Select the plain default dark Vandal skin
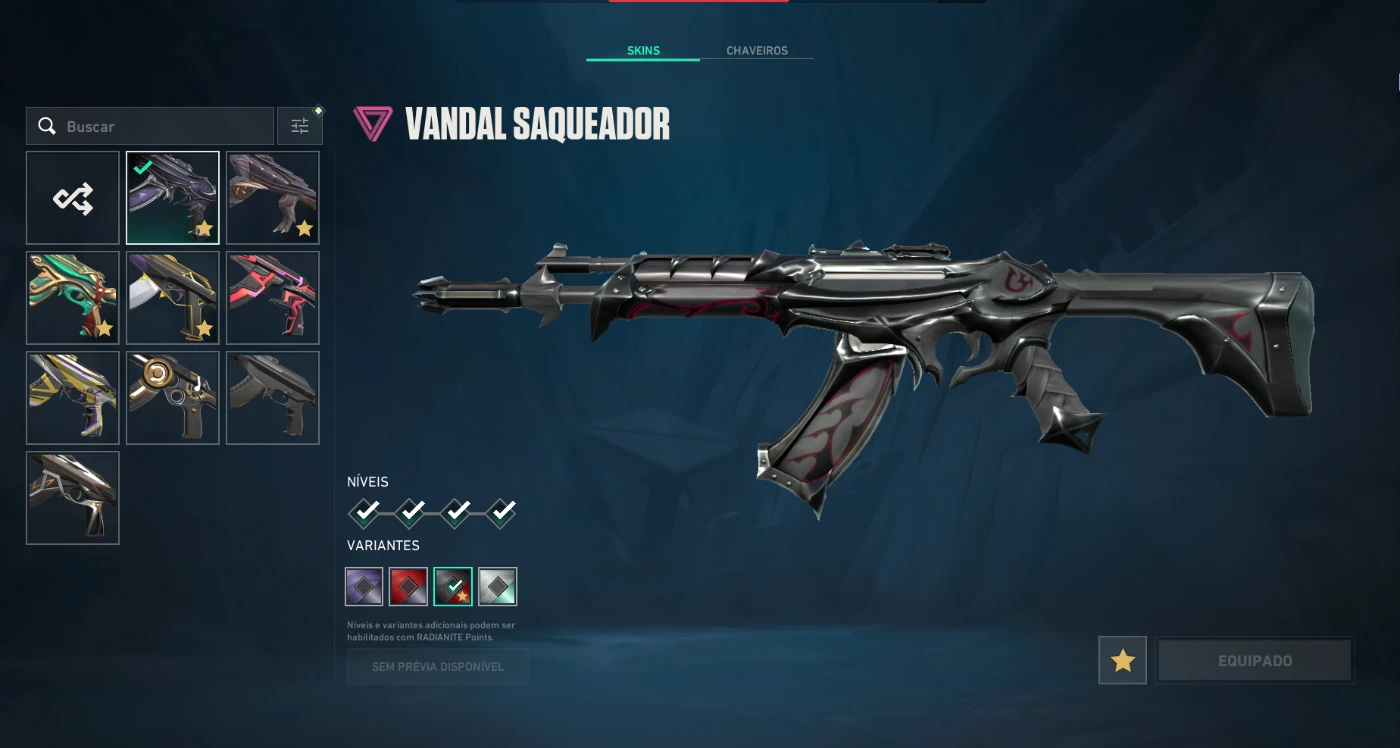This screenshot has height=748, width=1400. click(273, 398)
